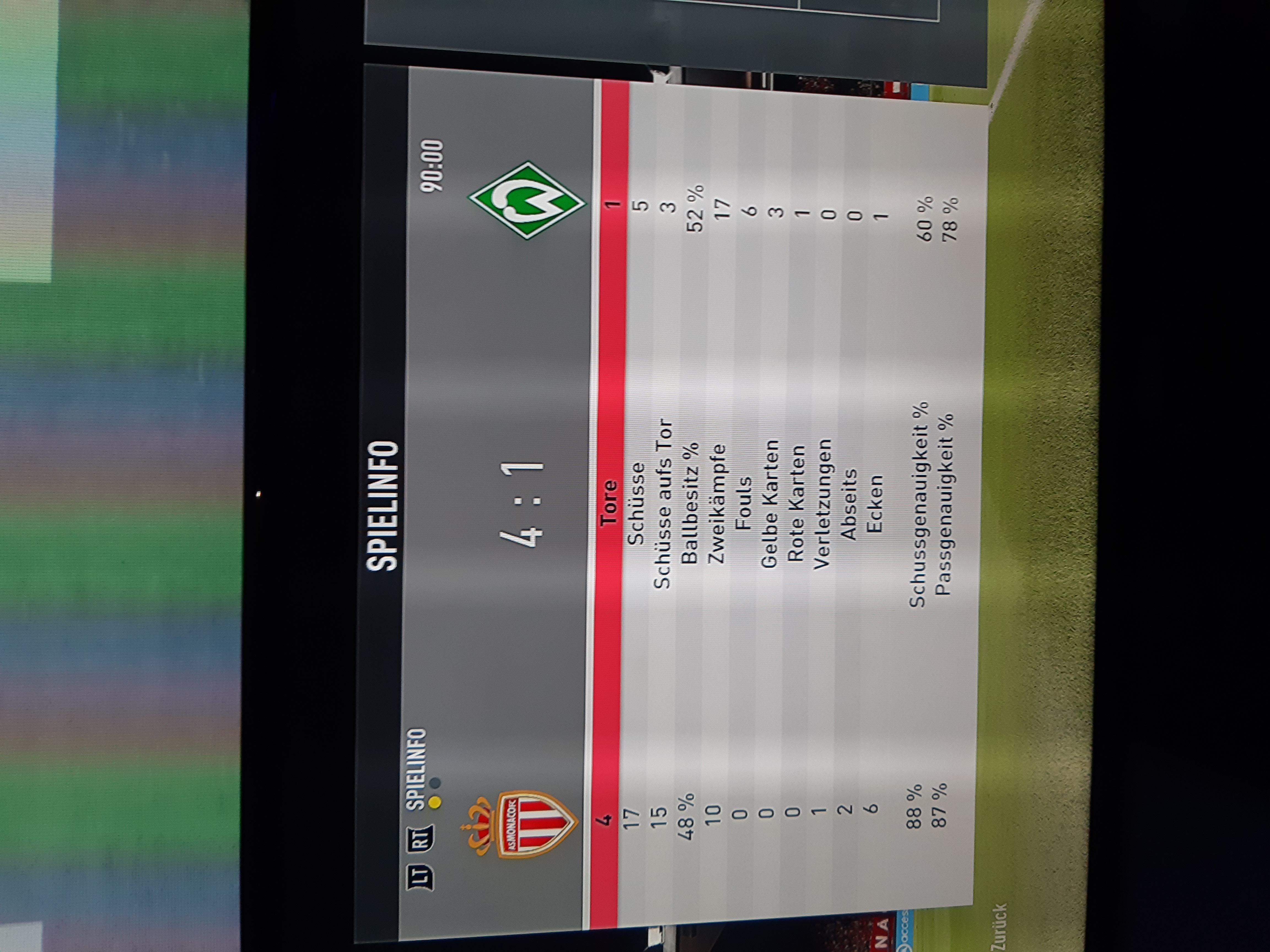1270x952 pixels.
Task: Open the small SPIELINFO tab label
Action: click(x=417, y=769)
